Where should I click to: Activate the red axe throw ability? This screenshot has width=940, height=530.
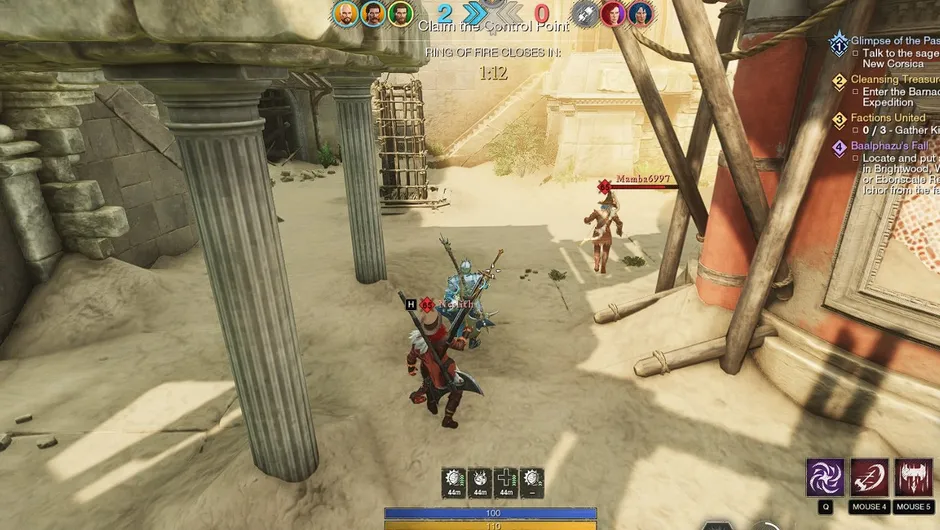pos(869,478)
